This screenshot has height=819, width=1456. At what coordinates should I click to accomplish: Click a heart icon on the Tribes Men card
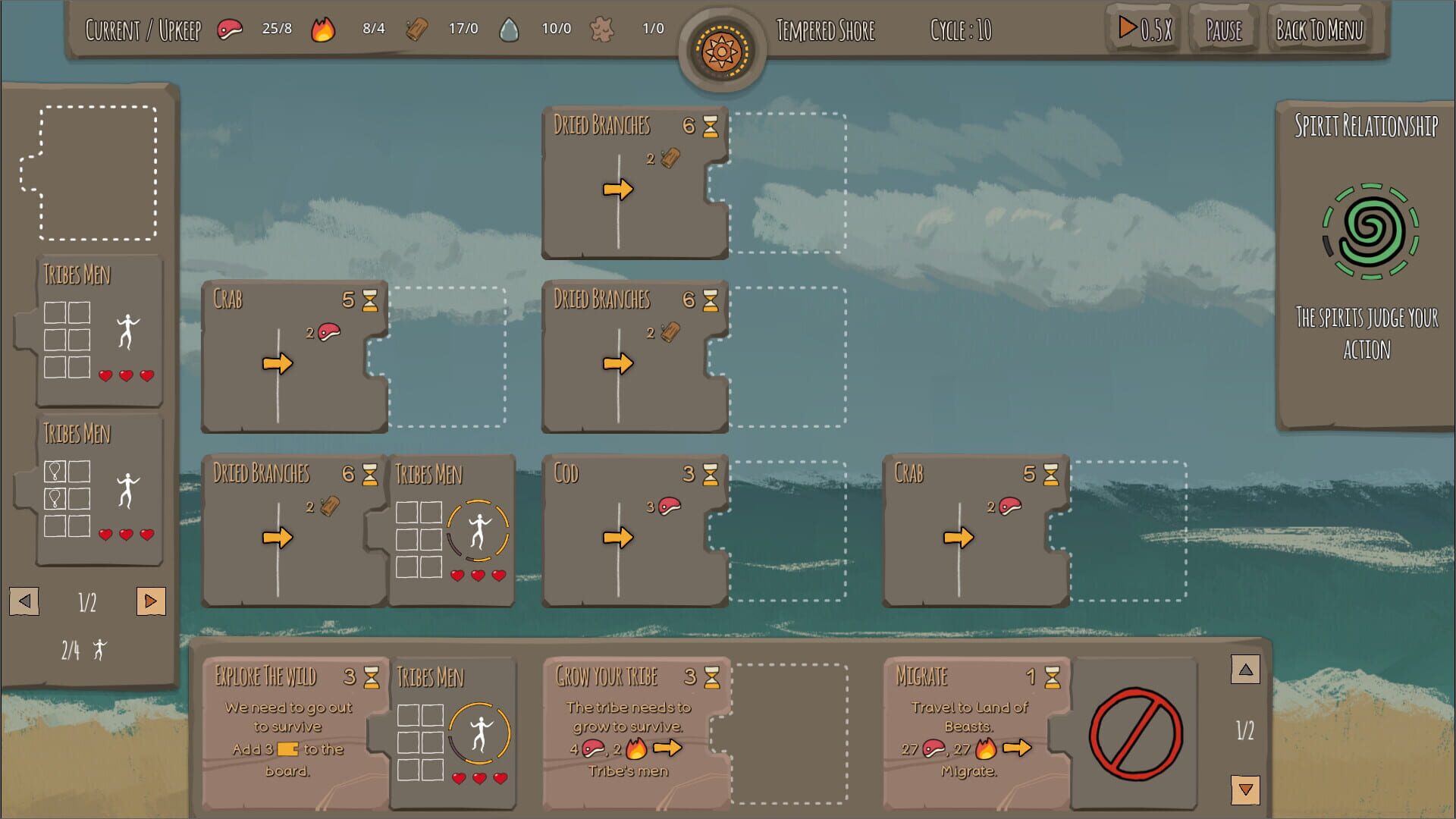(x=105, y=374)
